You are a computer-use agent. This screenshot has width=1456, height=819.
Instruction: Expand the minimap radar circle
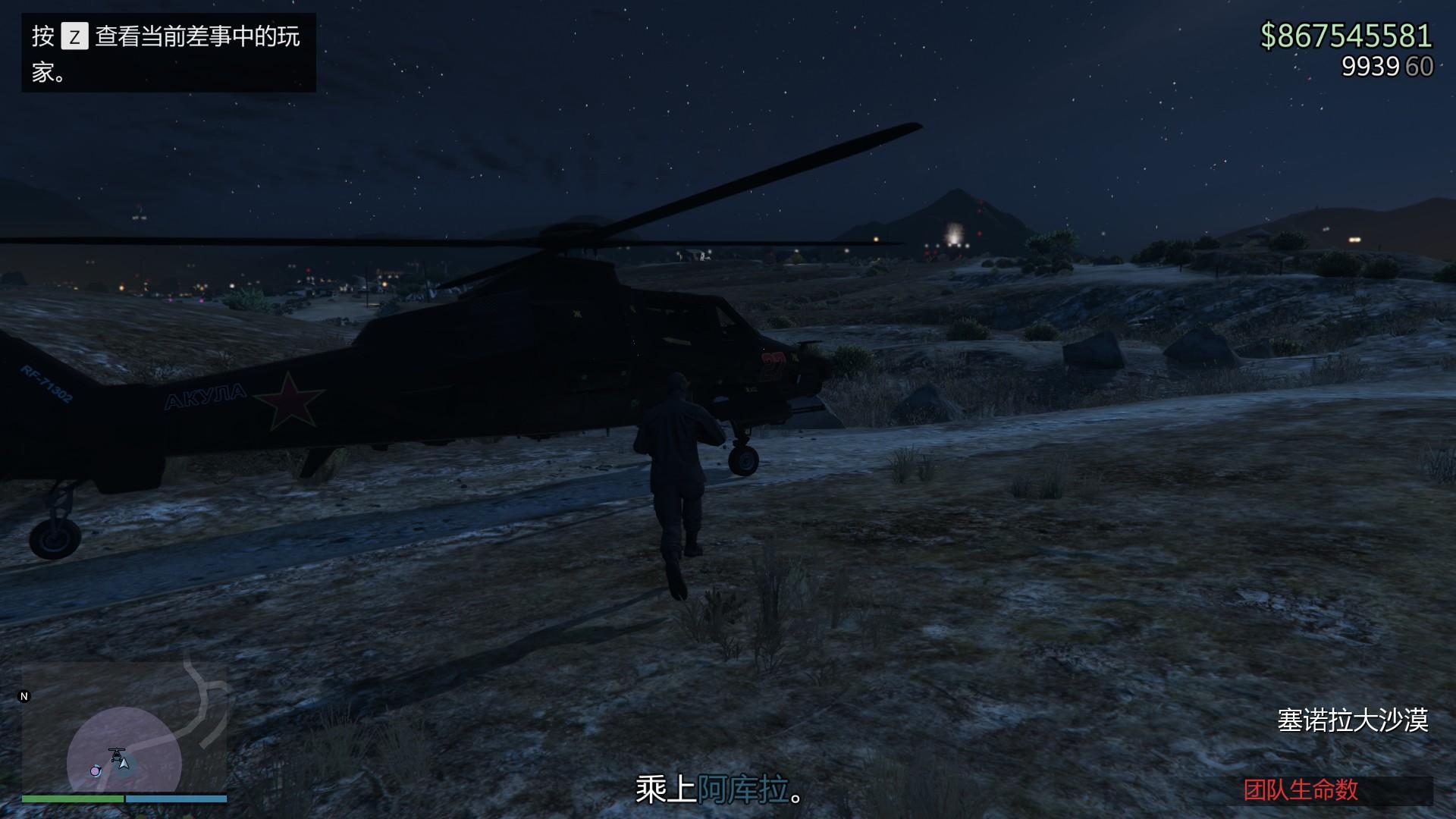point(124,751)
